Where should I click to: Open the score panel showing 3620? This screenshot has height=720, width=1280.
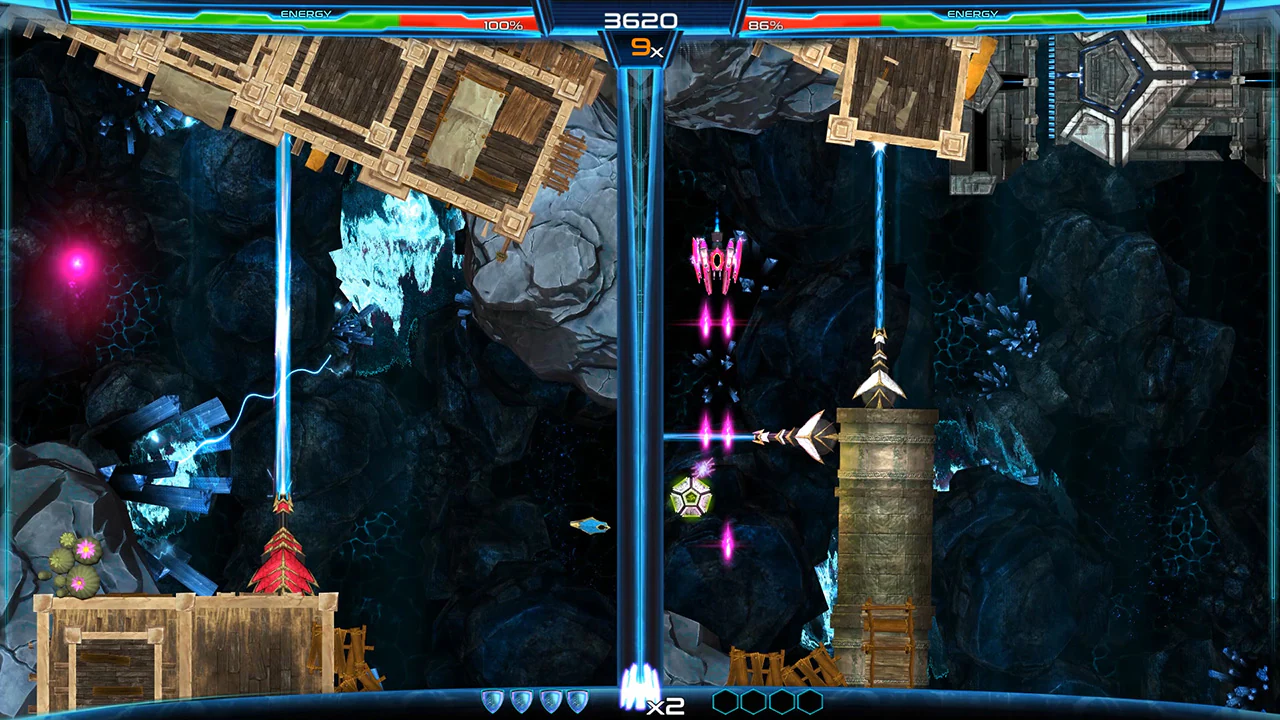tap(641, 18)
